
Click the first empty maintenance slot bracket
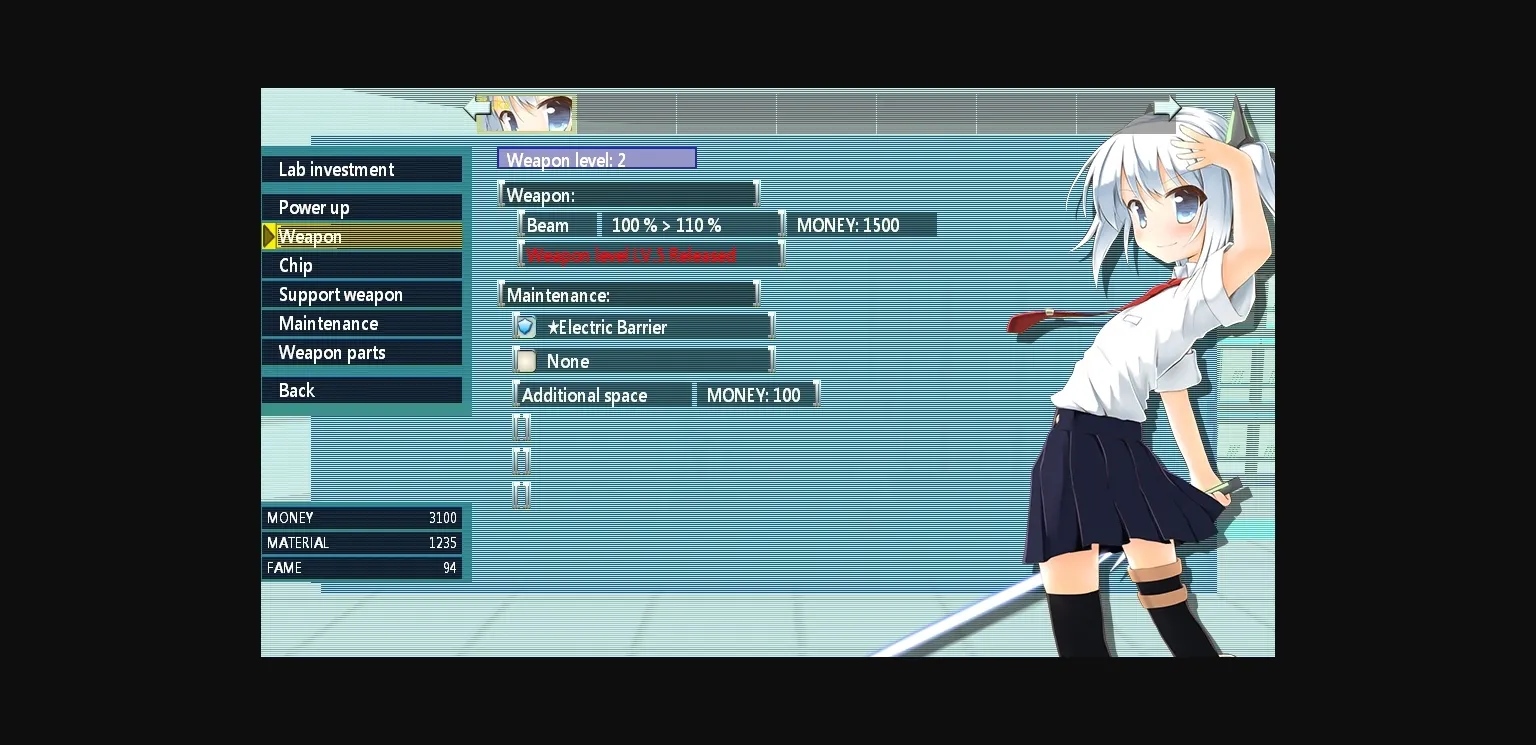click(x=521, y=427)
